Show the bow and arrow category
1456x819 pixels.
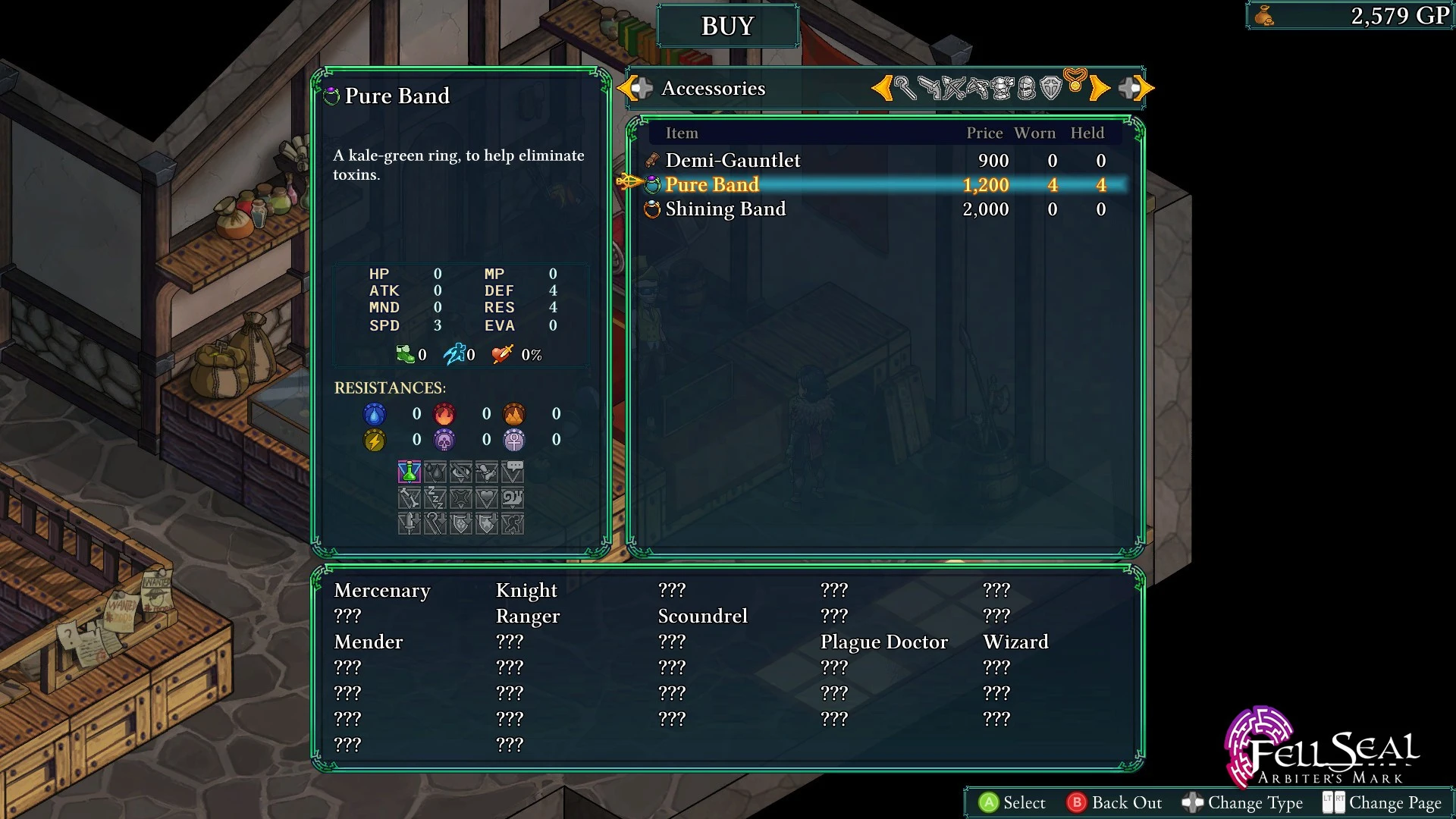tap(953, 89)
